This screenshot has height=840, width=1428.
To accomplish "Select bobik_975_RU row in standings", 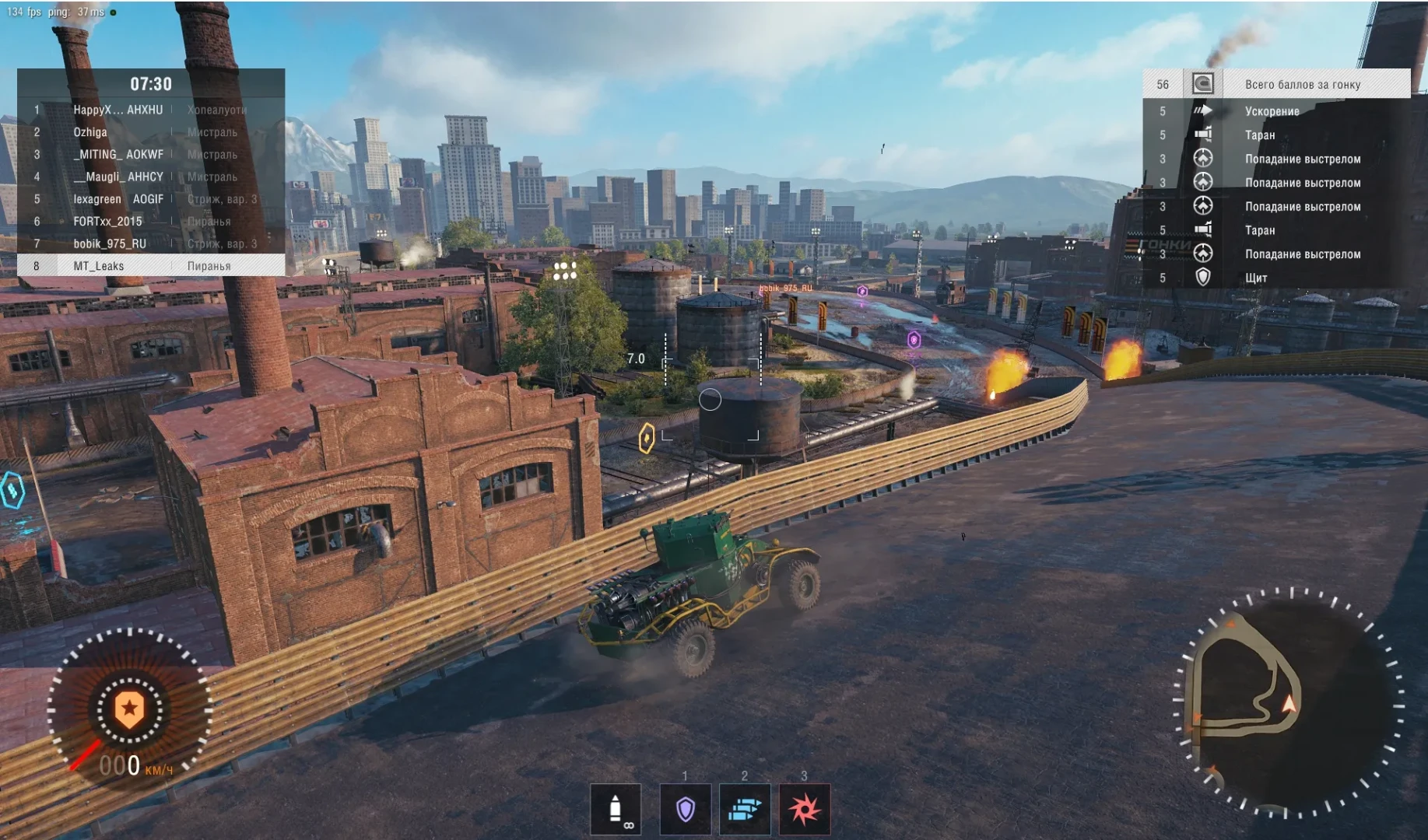I will (x=151, y=243).
